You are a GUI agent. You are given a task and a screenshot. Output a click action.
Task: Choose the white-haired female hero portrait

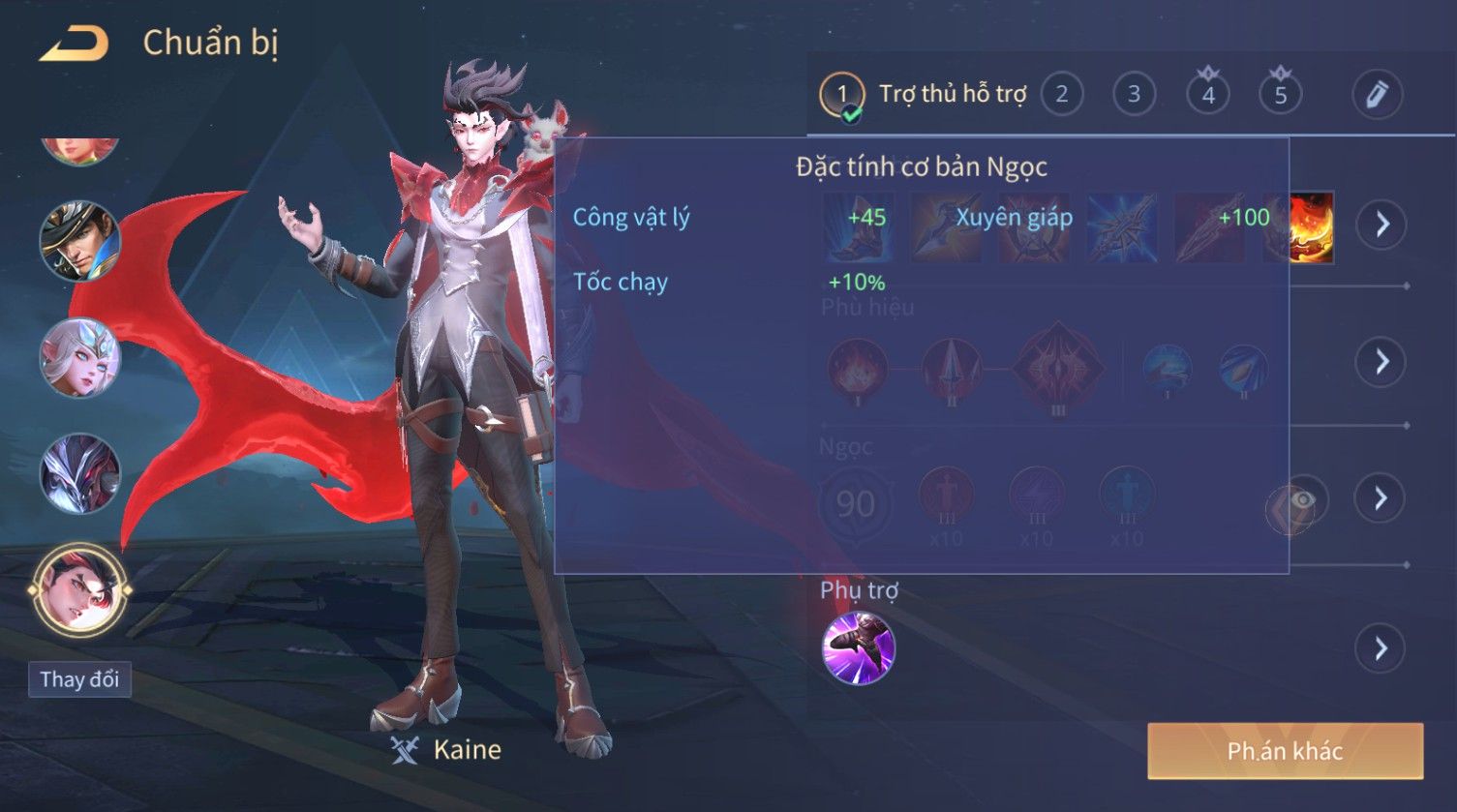pos(79,357)
